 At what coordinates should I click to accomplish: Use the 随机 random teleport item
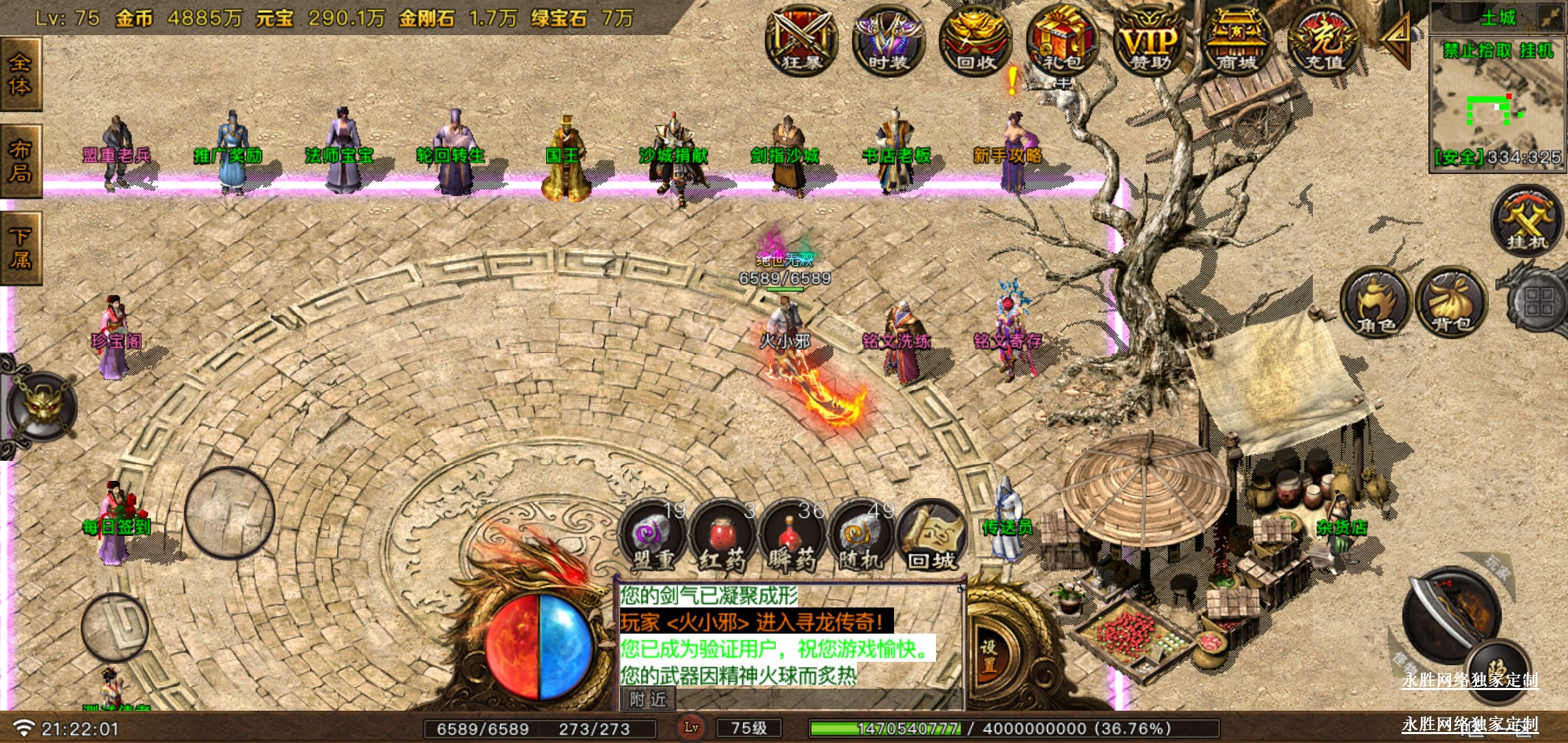(x=861, y=538)
